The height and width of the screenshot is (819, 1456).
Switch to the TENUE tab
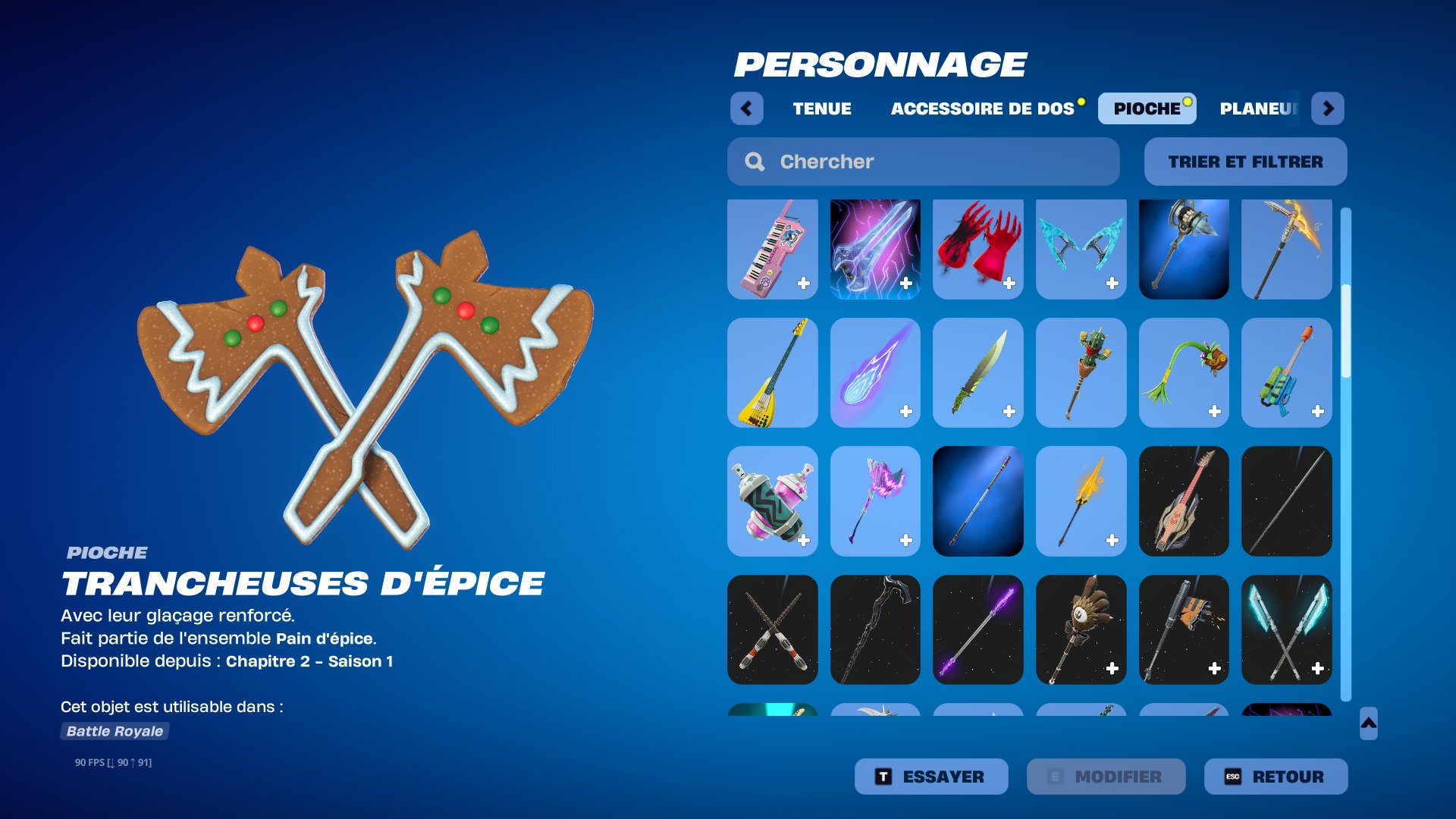pos(822,108)
